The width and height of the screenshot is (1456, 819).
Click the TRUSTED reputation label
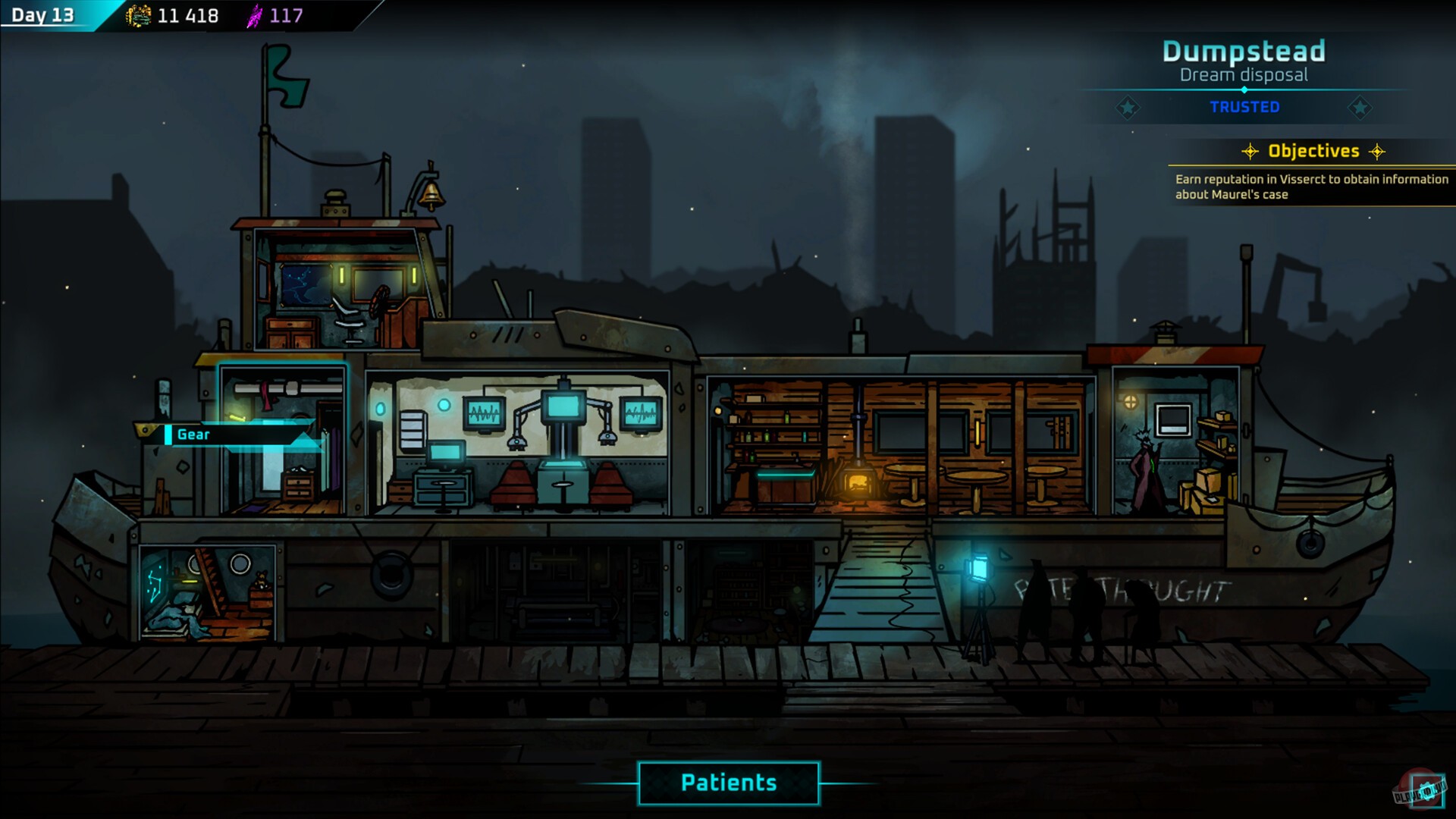tap(1244, 107)
